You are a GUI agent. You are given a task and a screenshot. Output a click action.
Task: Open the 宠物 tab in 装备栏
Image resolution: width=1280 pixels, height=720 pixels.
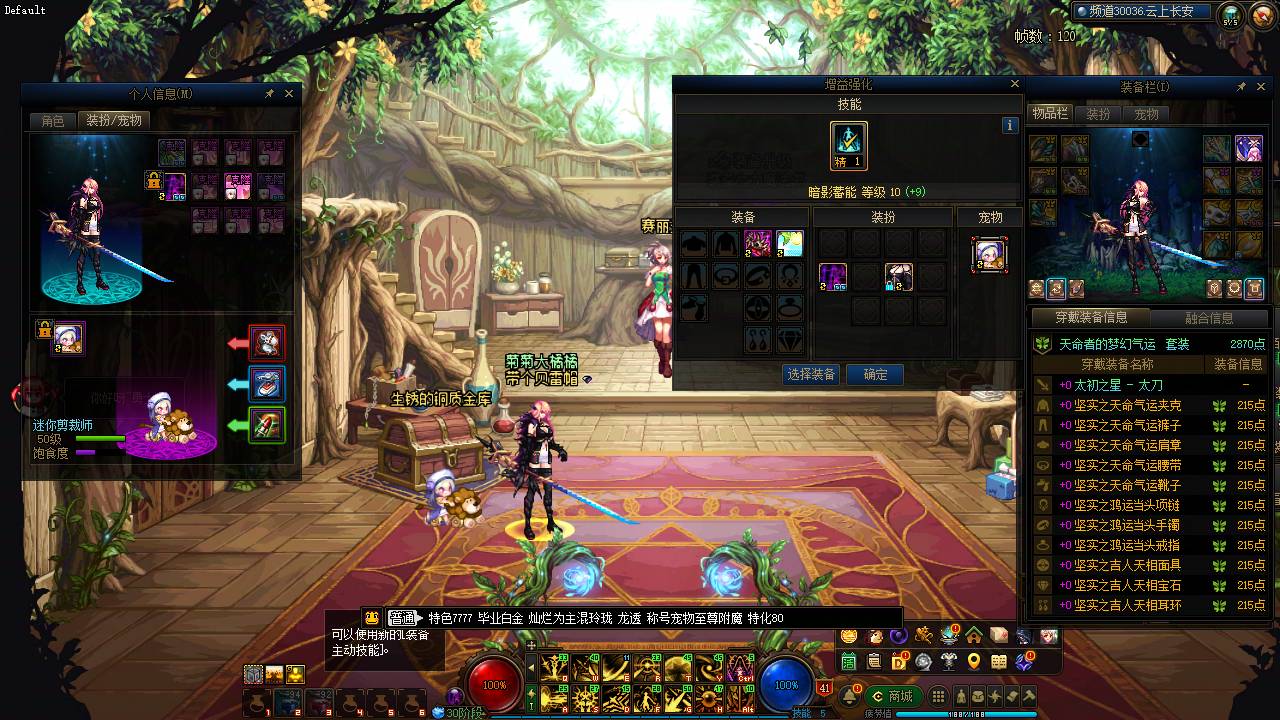click(1146, 114)
